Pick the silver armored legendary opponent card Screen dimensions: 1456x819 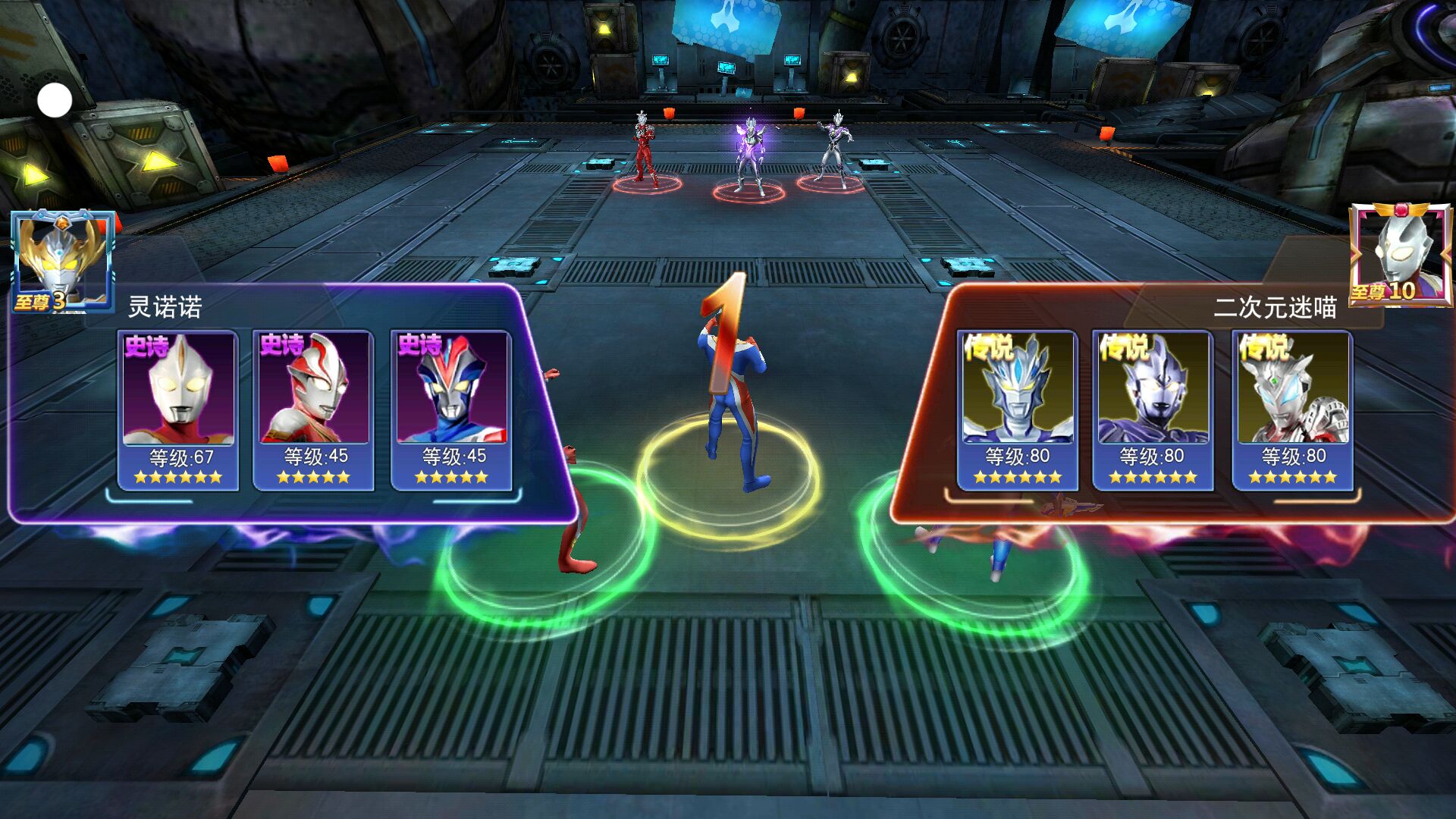click(1293, 409)
